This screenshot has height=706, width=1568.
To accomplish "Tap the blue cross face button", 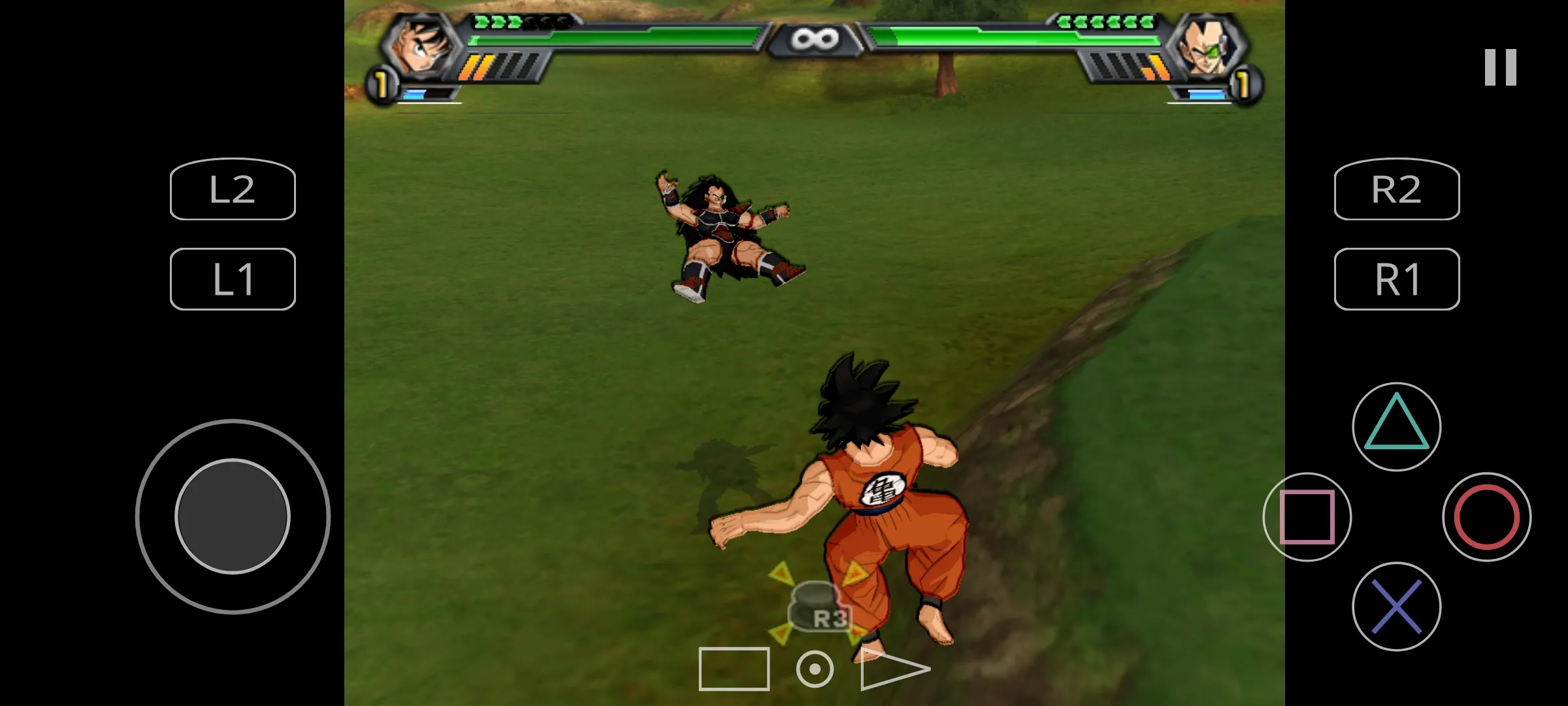I will 1397,607.
